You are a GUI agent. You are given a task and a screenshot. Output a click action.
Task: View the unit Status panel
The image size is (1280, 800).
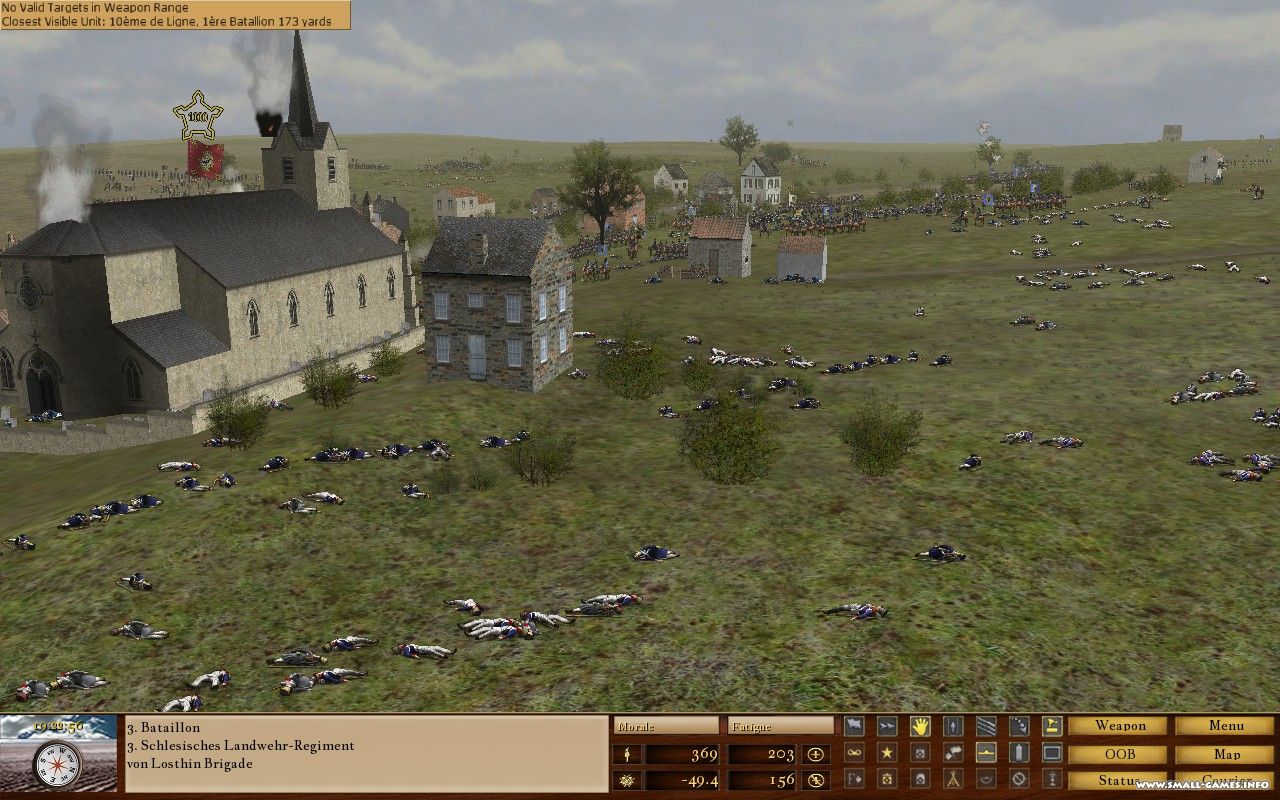click(x=1117, y=780)
